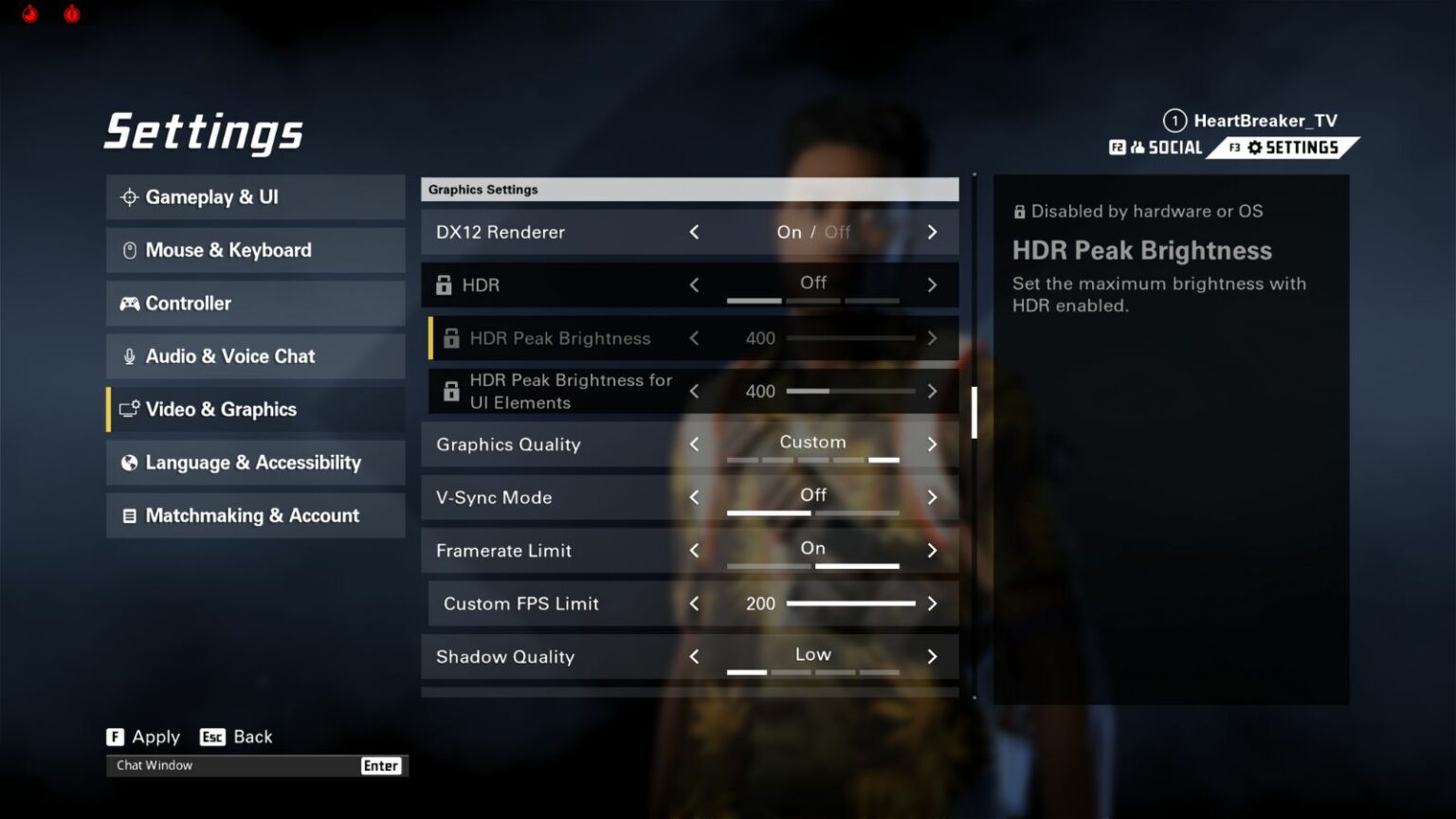This screenshot has width=1456, height=819.
Task: Go Back from the settings screen
Action: pyautogui.click(x=237, y=737)
